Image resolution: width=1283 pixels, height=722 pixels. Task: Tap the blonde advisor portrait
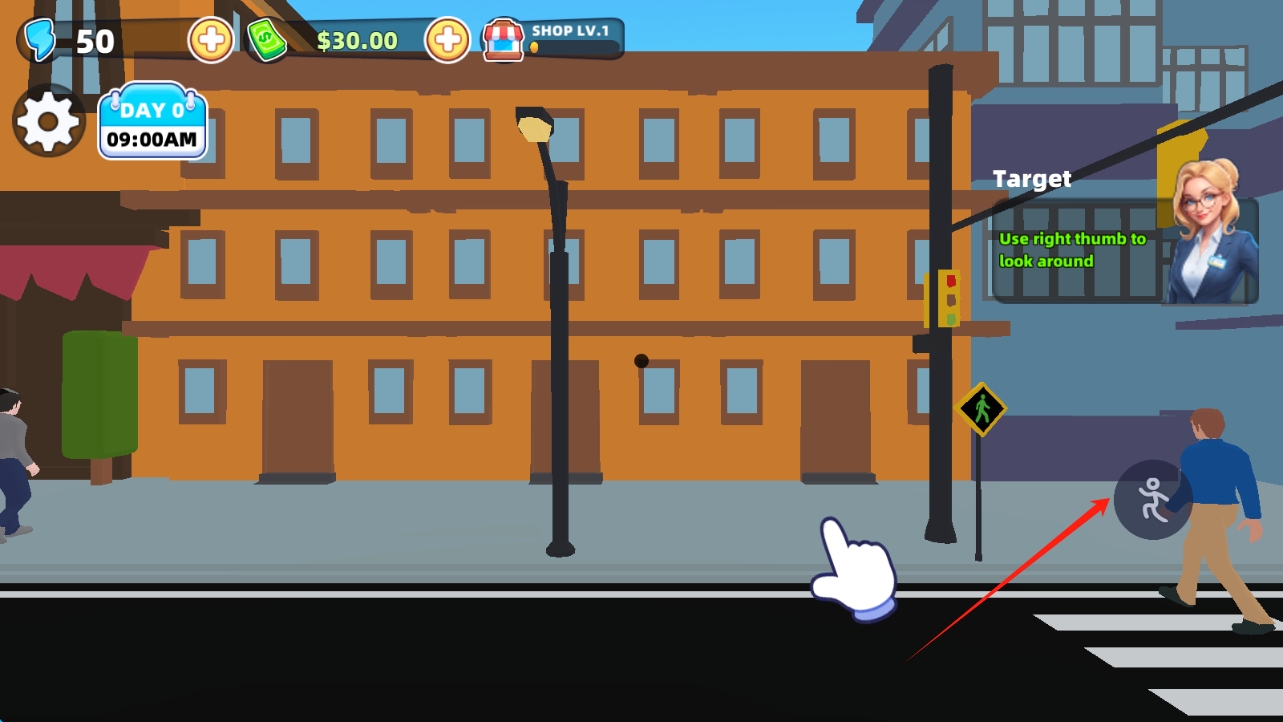pos(1210,235)
